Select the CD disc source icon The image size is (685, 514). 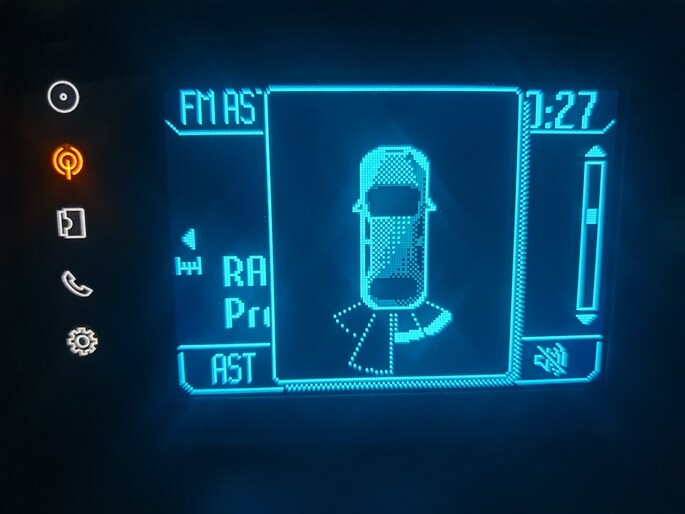(63, 98)
